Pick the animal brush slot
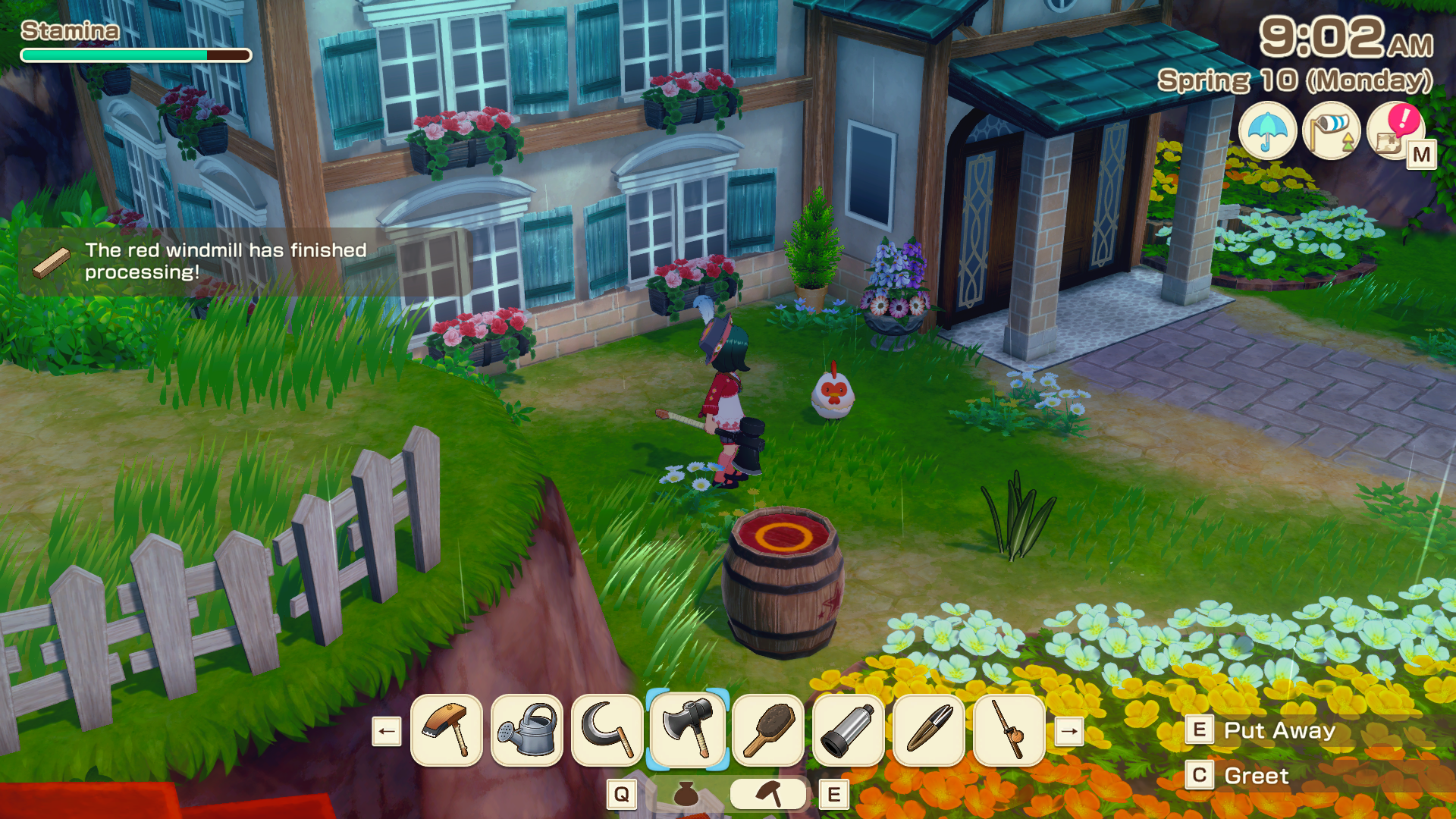 (768, 730)
